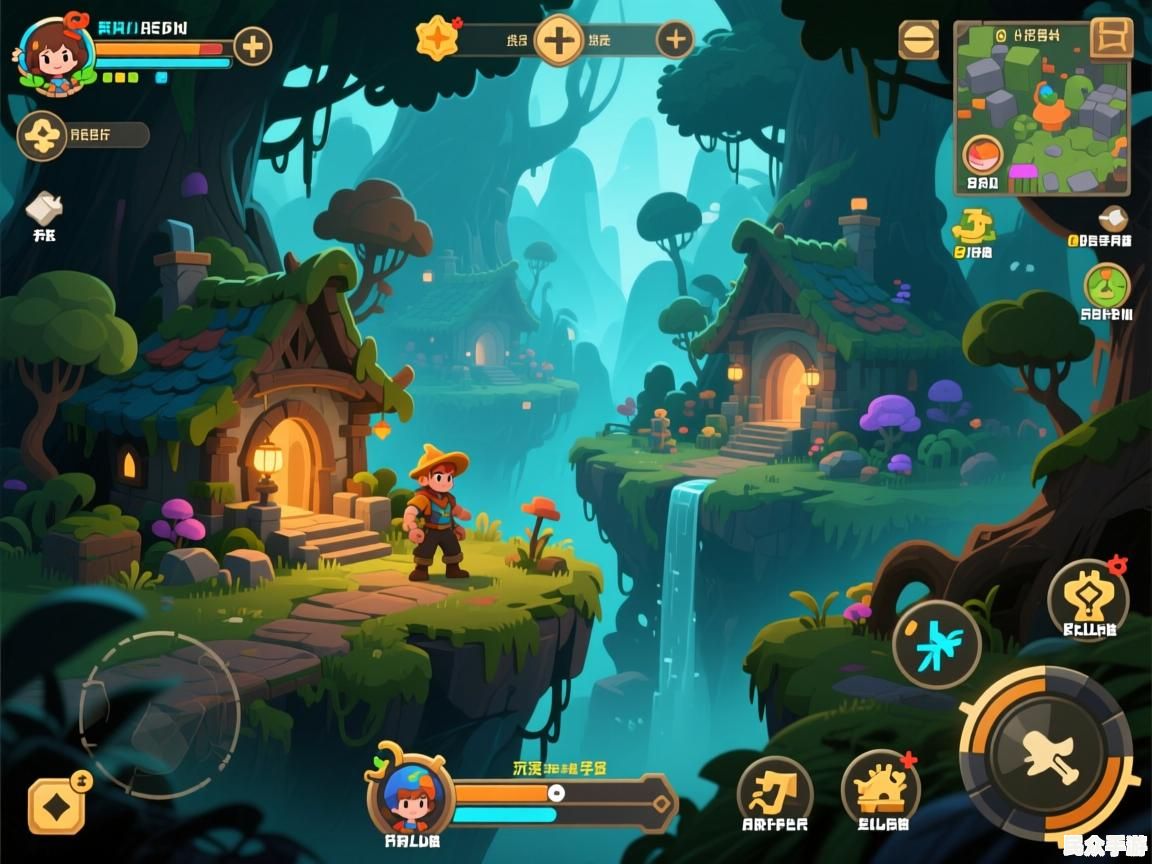
Task: Open the gold trophy-shaped icon with red badge
Action: [1088, 598]
